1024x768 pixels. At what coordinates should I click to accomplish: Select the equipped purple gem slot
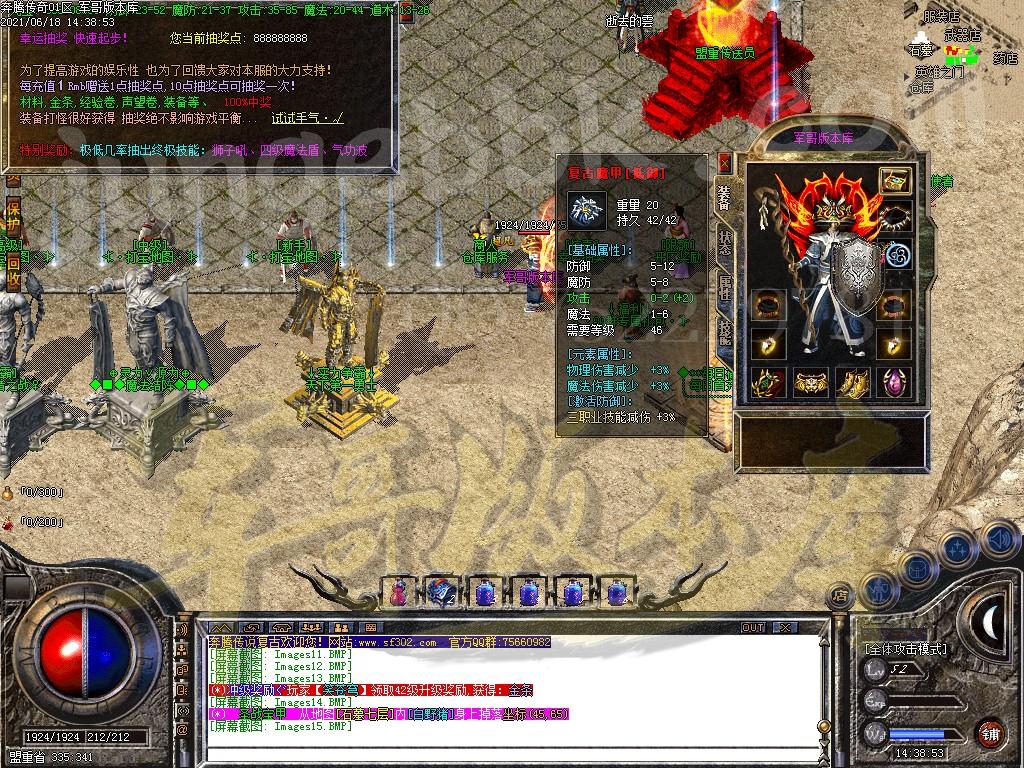pos(895,382)
